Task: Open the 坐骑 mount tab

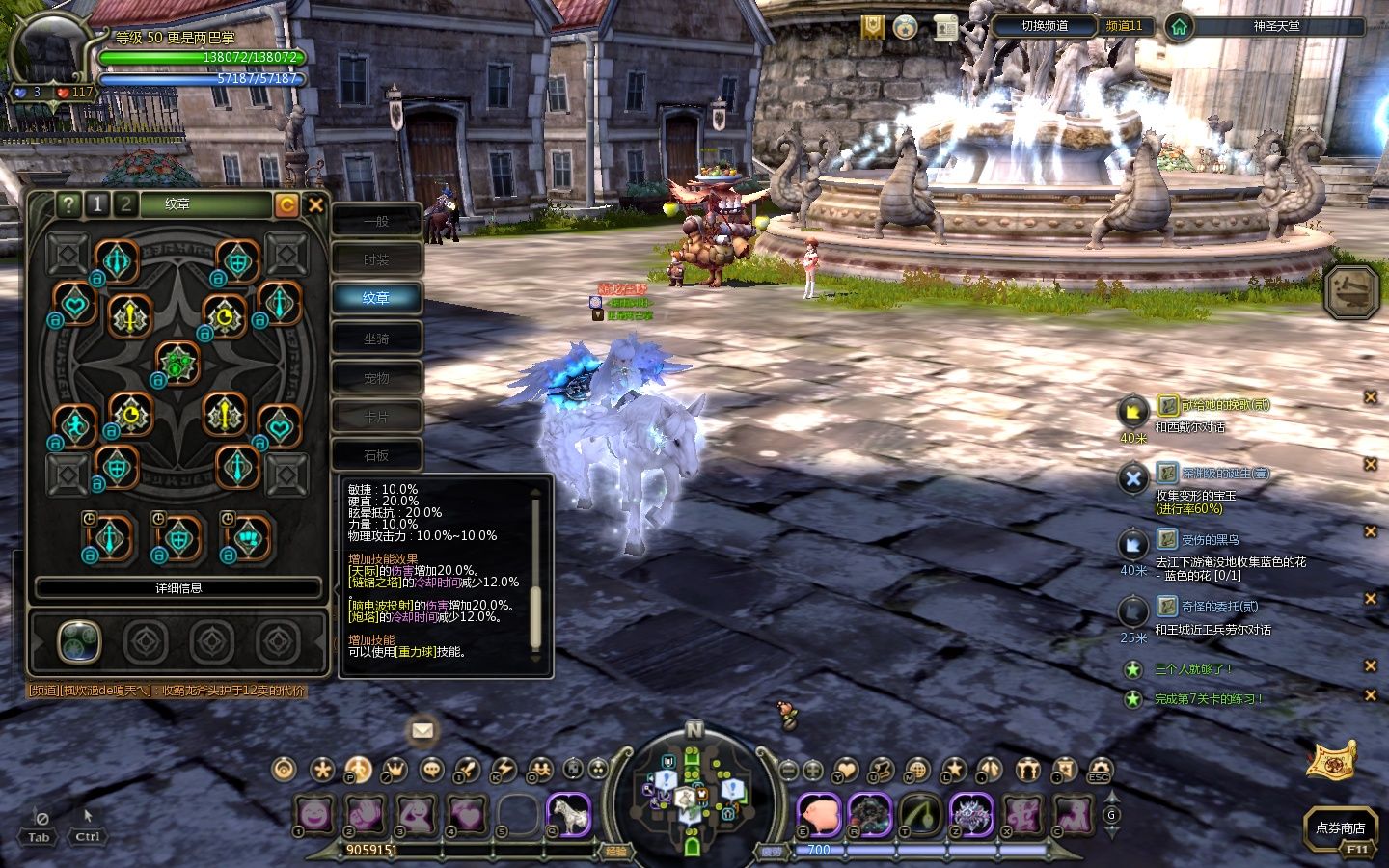Action: 376,339
